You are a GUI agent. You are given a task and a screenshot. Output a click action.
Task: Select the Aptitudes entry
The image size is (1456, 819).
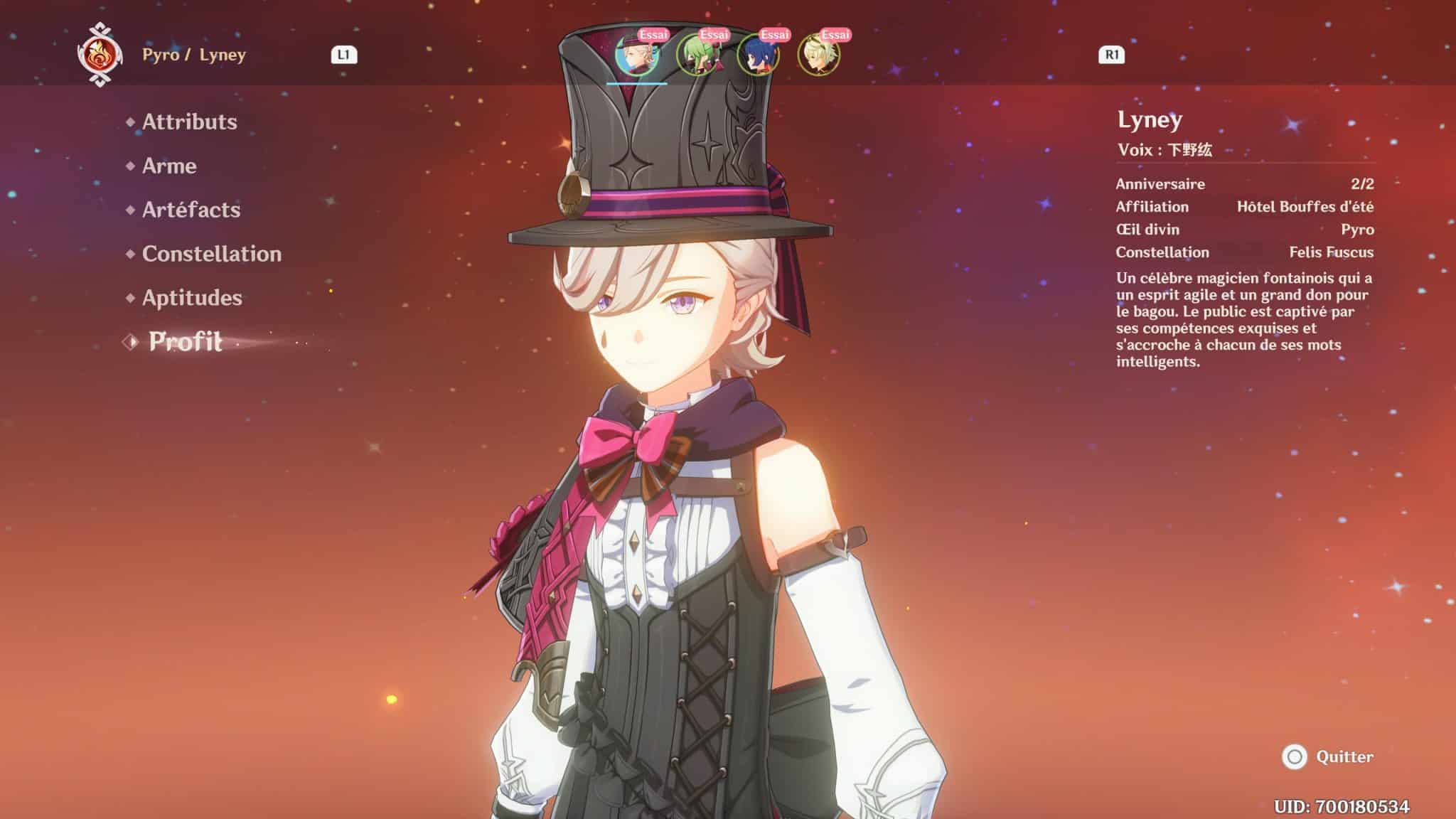pyautogui.click(x=191, y=298)
